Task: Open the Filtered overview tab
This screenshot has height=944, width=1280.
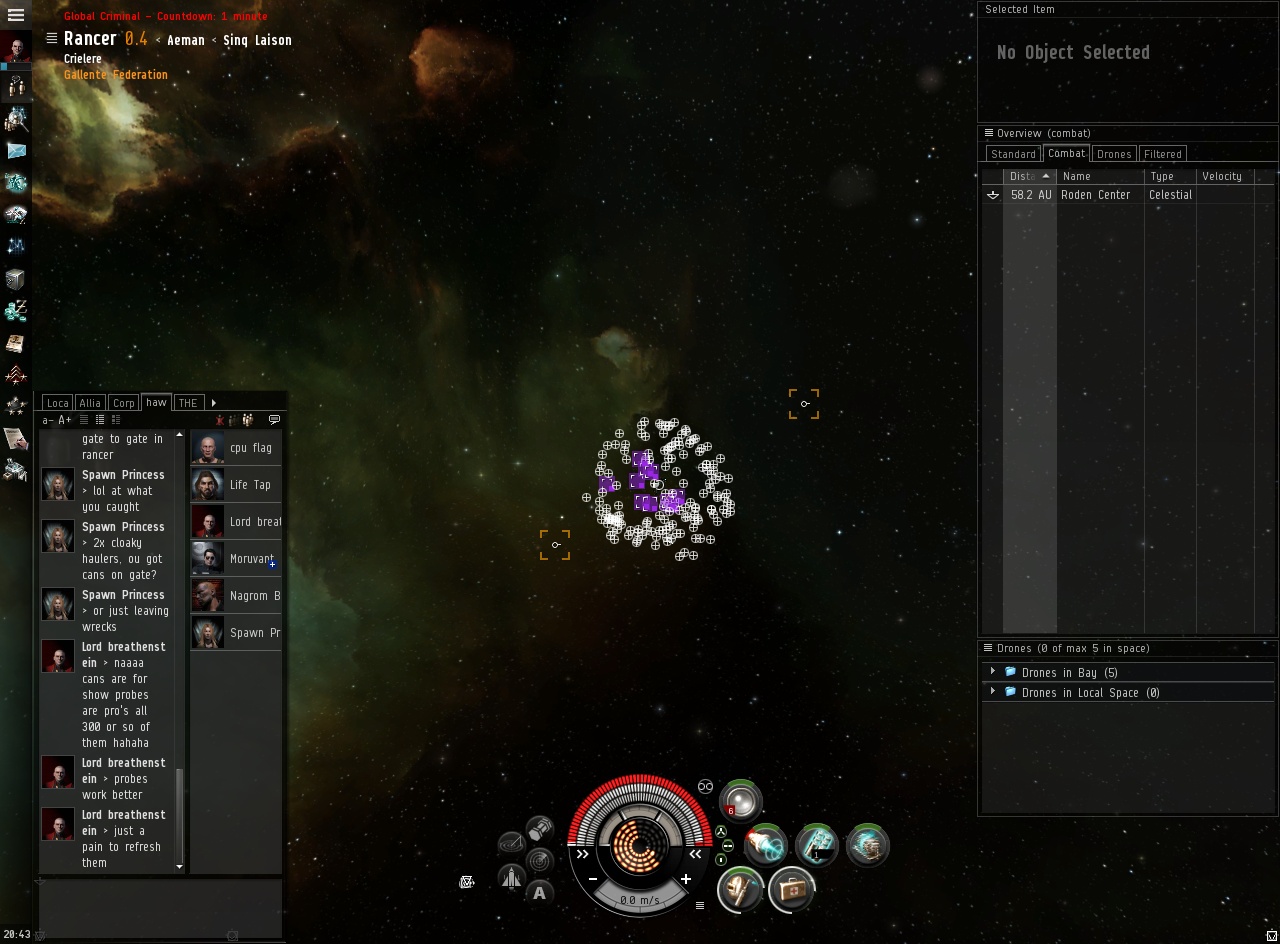Action: coord(1162,154)
